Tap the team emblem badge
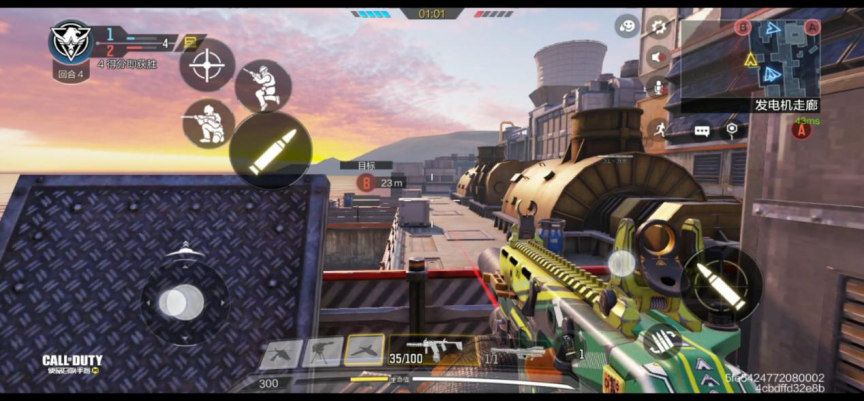Viewport: 864px width, 401px height. coord(72,41)
